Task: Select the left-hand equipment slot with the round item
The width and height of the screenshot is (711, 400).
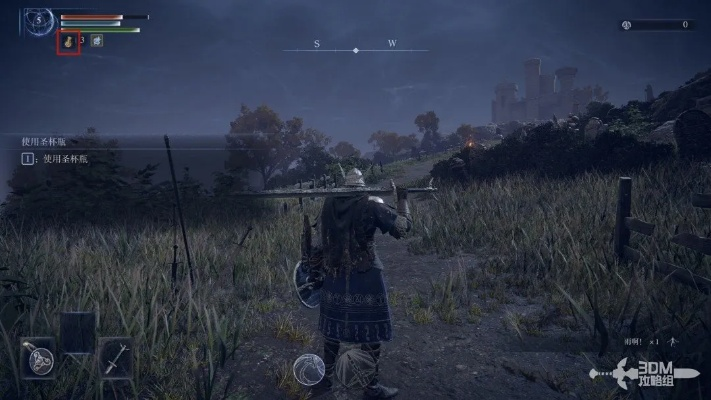Action: coord(38,358)
